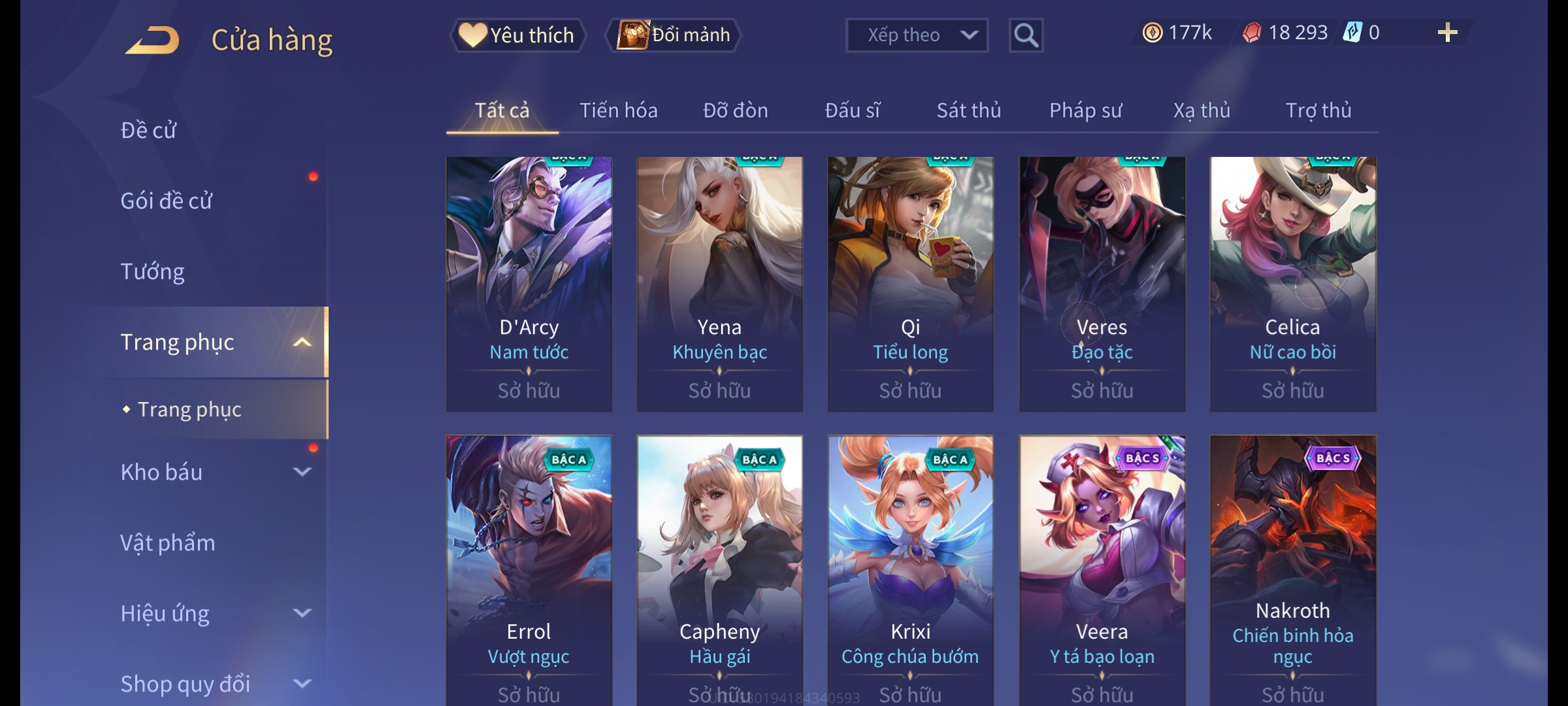
Task: Add currency with the plus button
Action: click(x=1447, y=33)
